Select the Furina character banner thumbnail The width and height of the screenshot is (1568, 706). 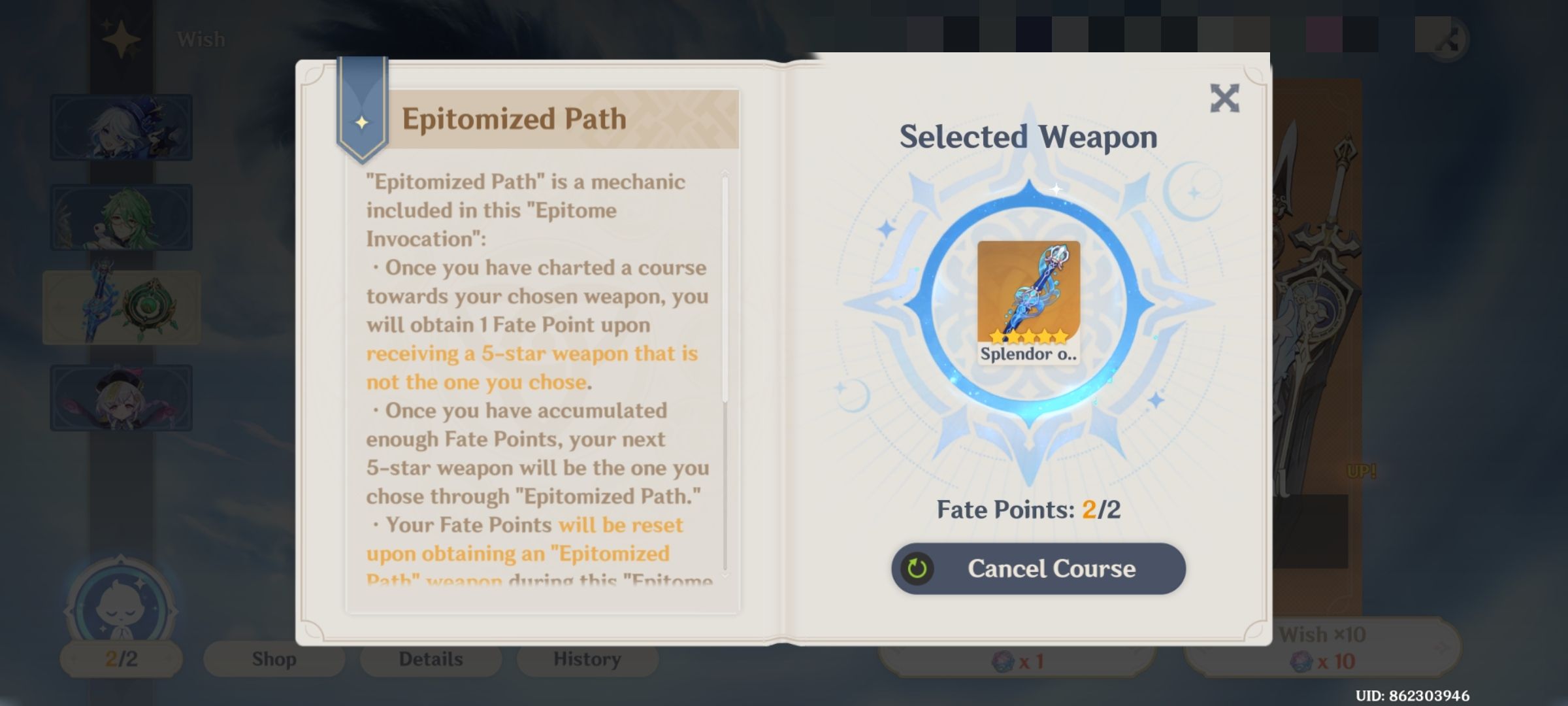pyautogui.click(x=121, y=127)
